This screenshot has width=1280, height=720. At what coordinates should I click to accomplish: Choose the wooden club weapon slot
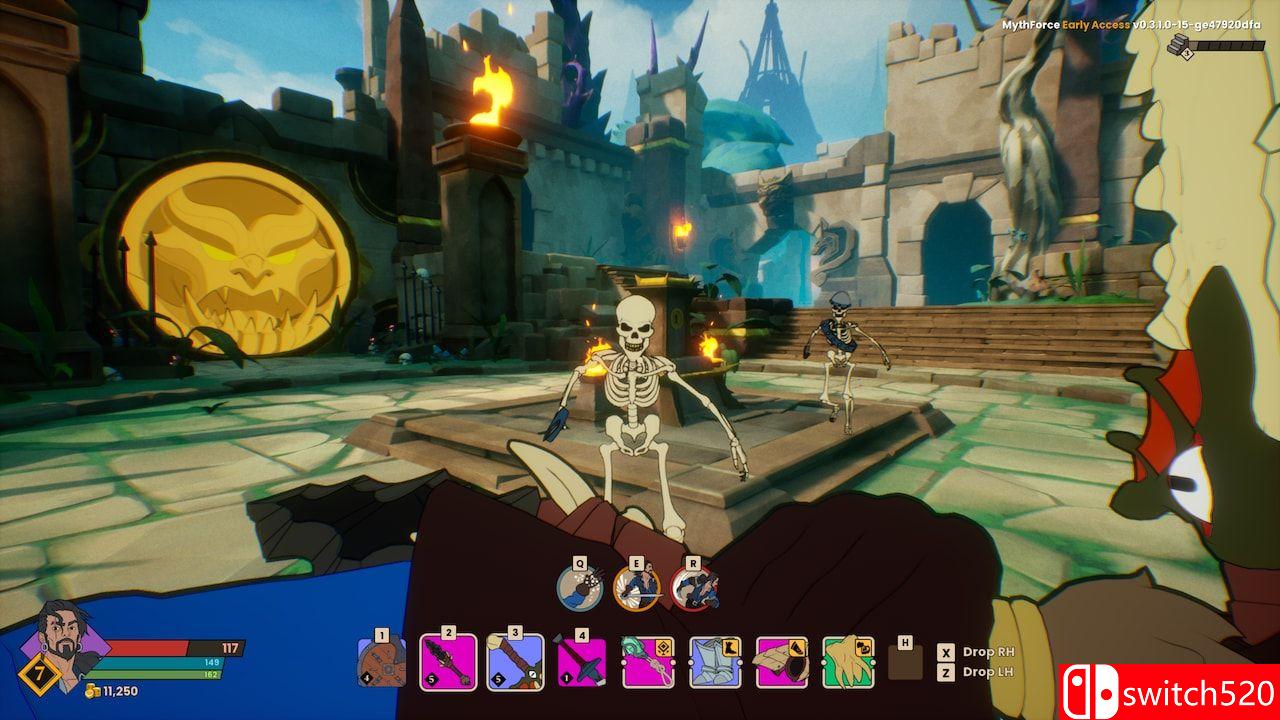[x=515, y=662]
